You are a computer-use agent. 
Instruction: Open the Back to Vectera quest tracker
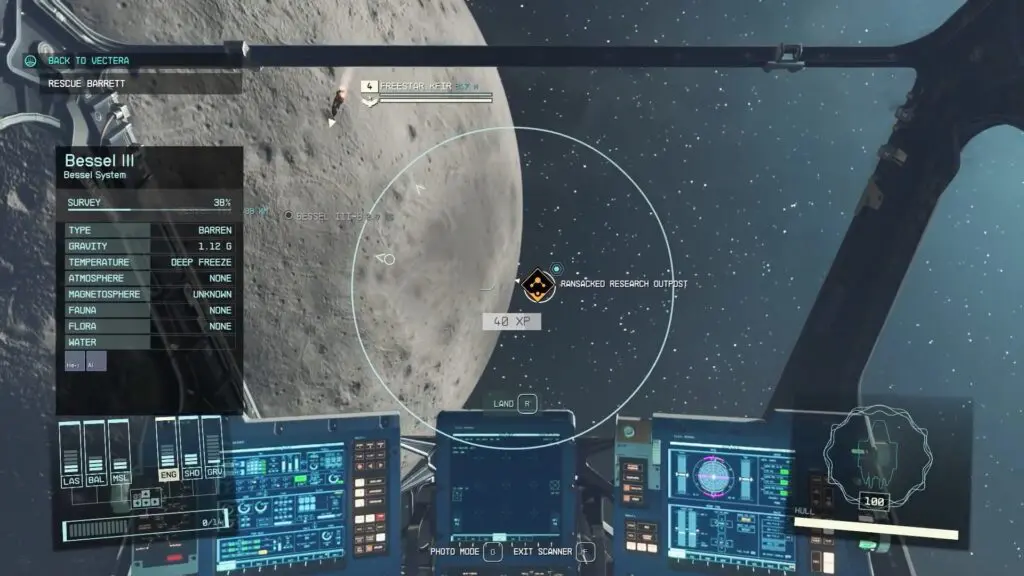(x=90, y=60)
